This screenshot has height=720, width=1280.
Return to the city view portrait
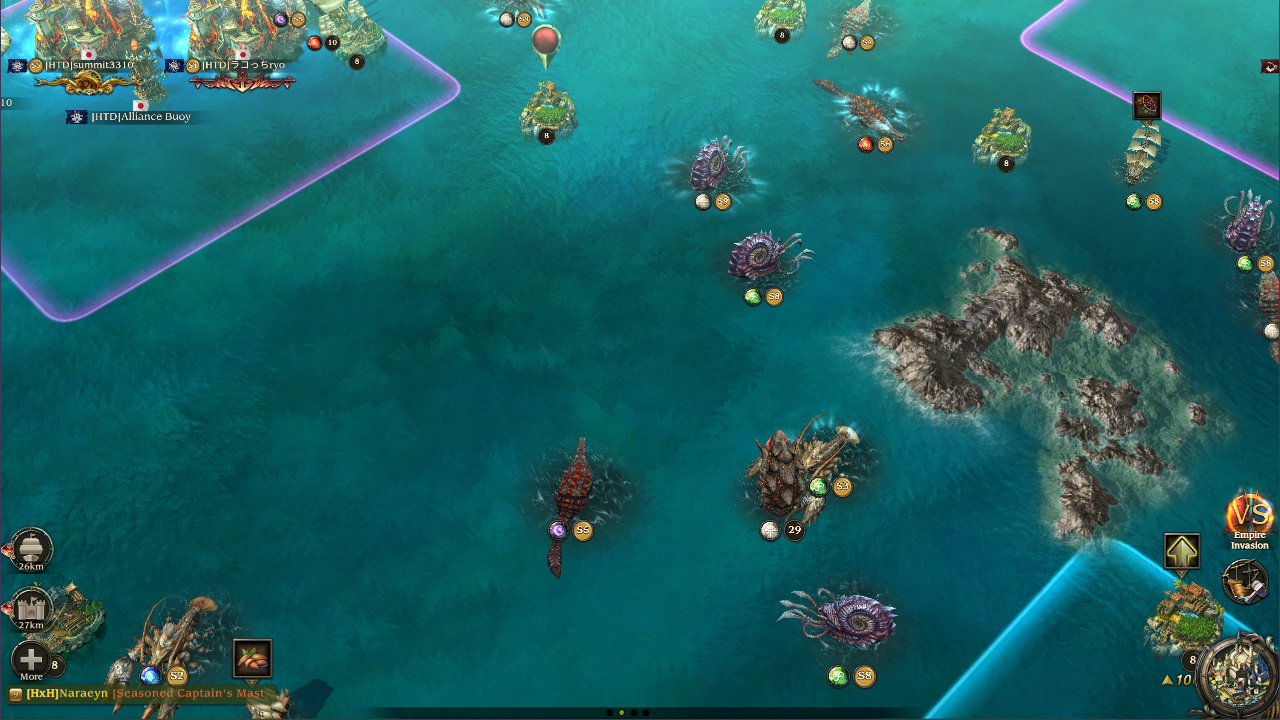(1239, 677)
